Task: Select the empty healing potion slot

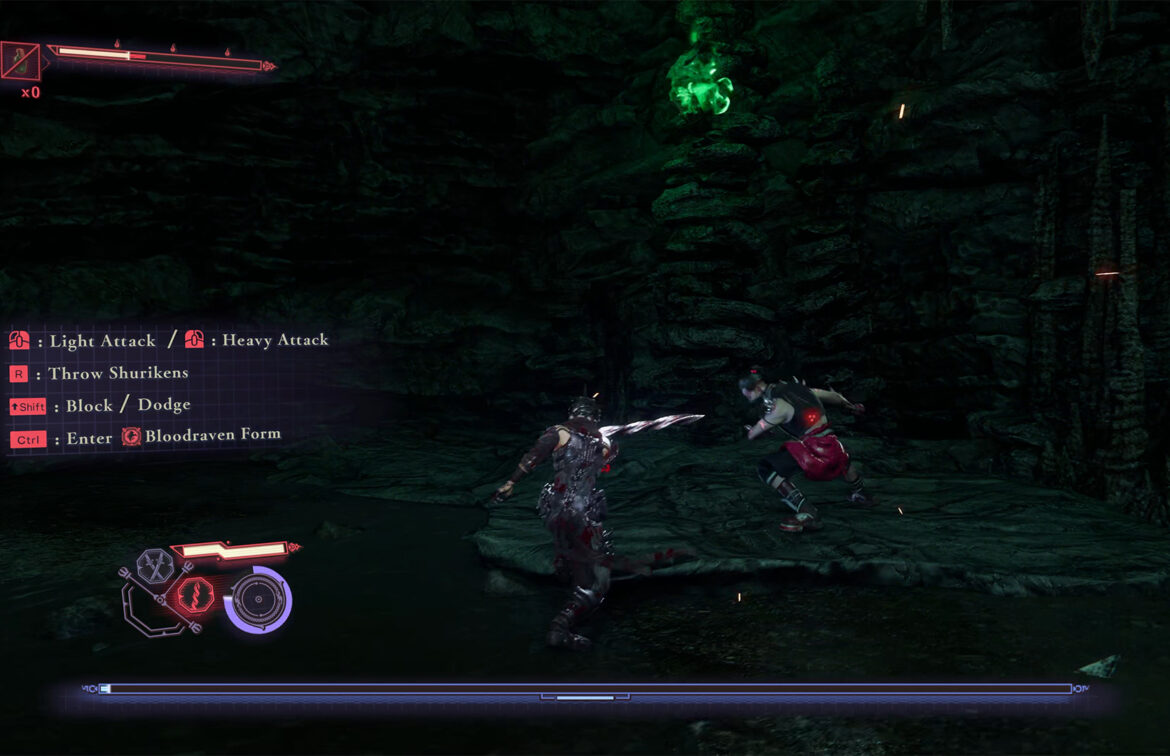Action: click(20, 61)
